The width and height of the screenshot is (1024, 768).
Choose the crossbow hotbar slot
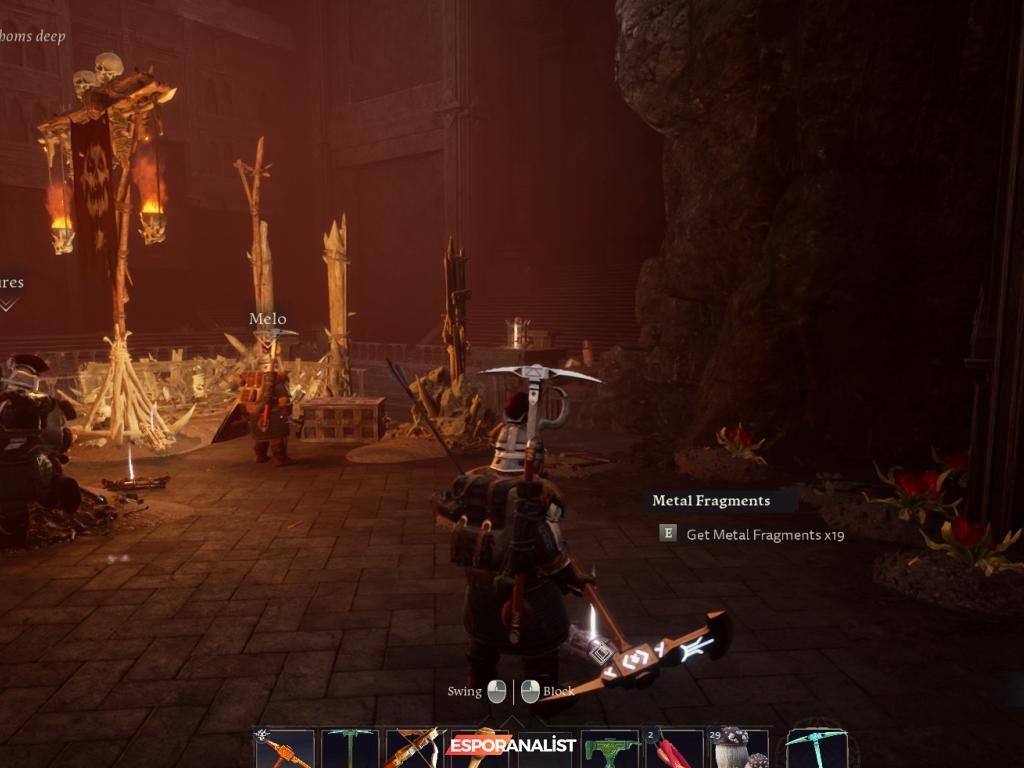[x=415, y=749]
